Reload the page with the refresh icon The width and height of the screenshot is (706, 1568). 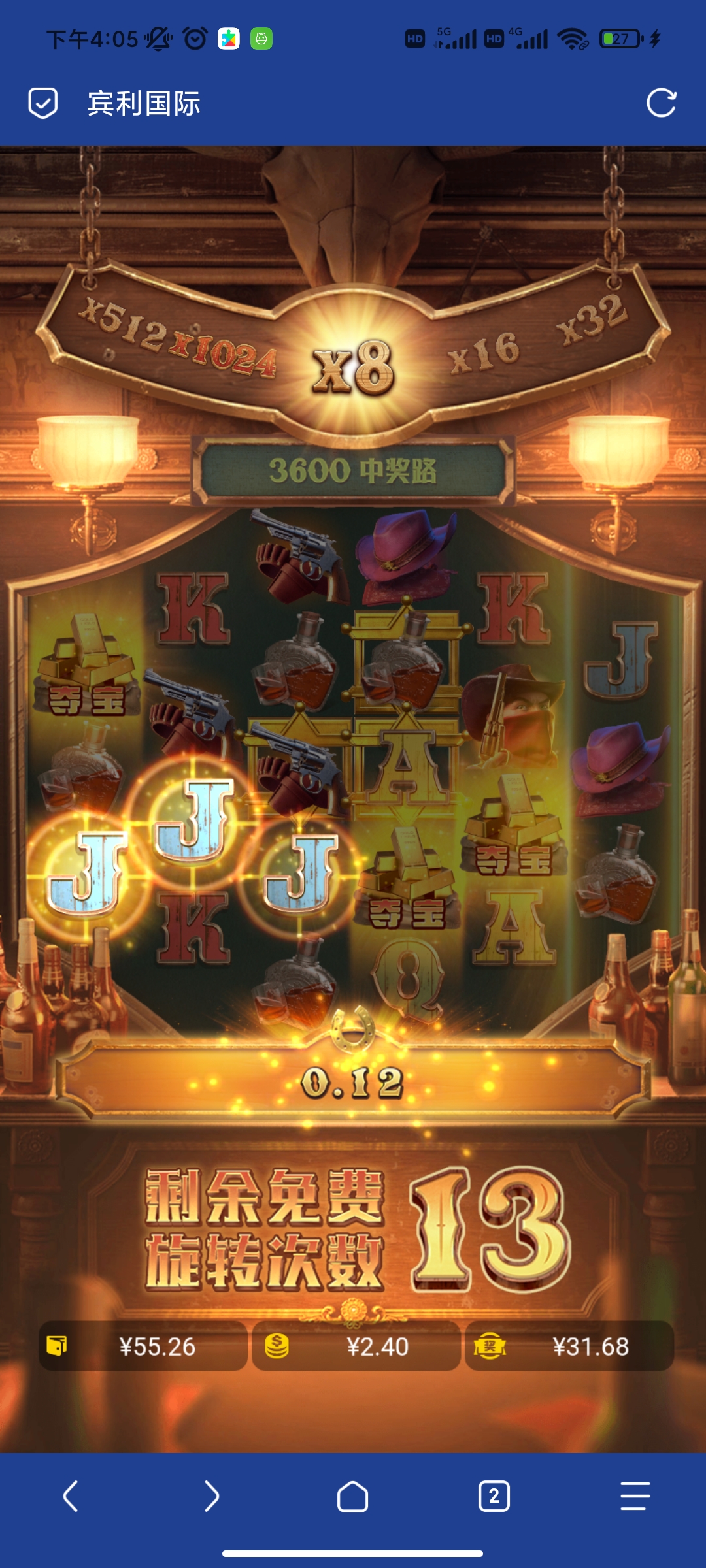pos(661,103)
